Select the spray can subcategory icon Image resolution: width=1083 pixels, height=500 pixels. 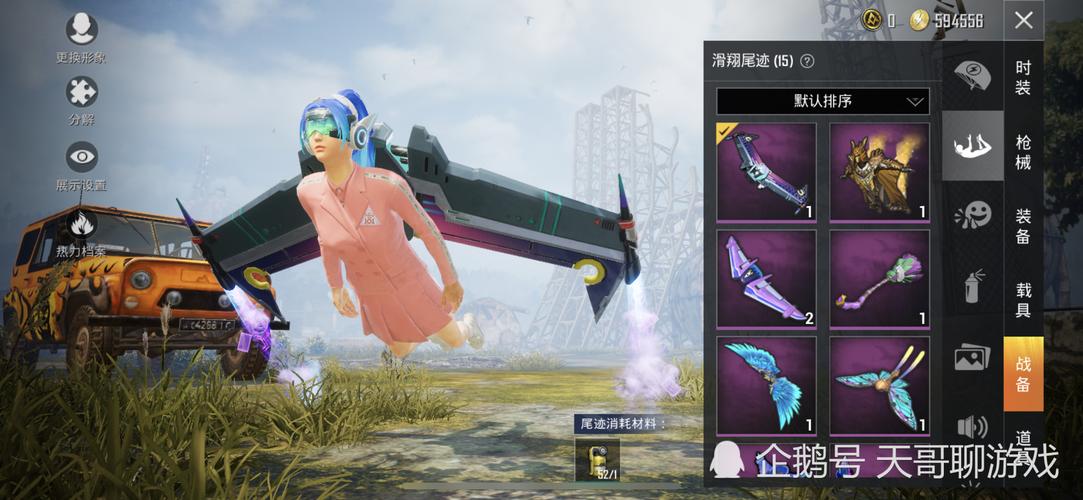(972, 286)
